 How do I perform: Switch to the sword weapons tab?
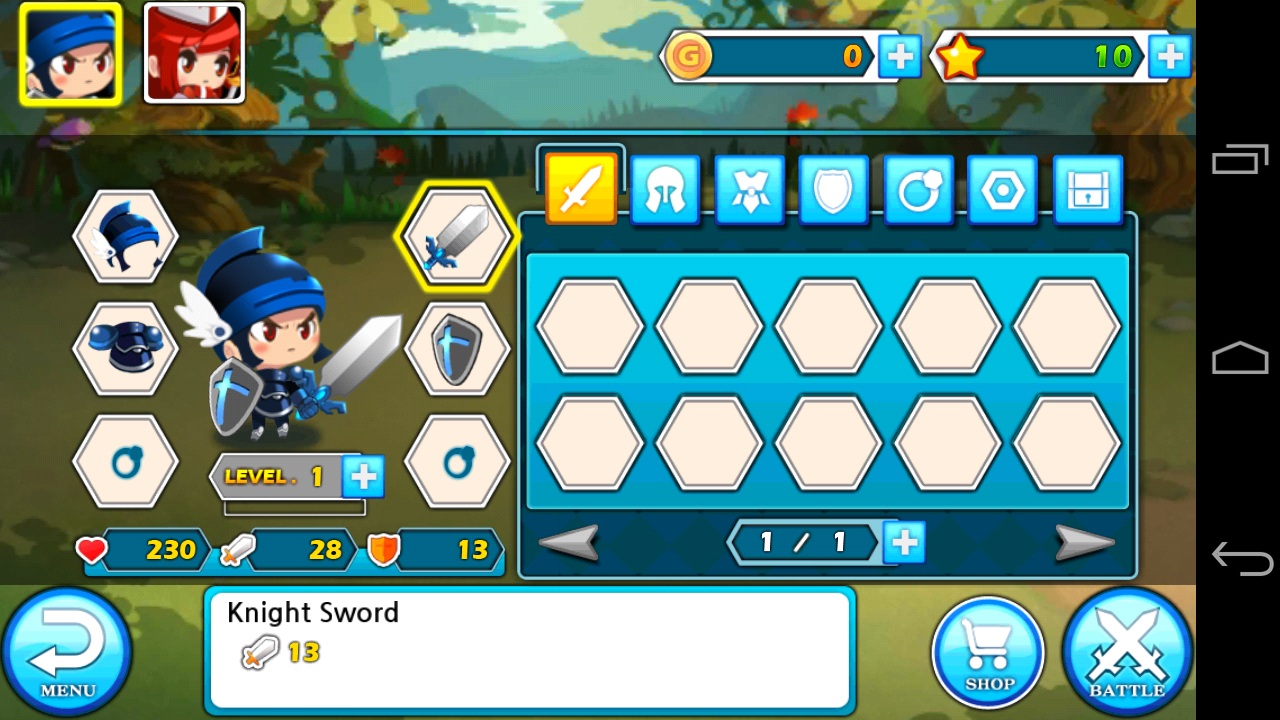581,189
